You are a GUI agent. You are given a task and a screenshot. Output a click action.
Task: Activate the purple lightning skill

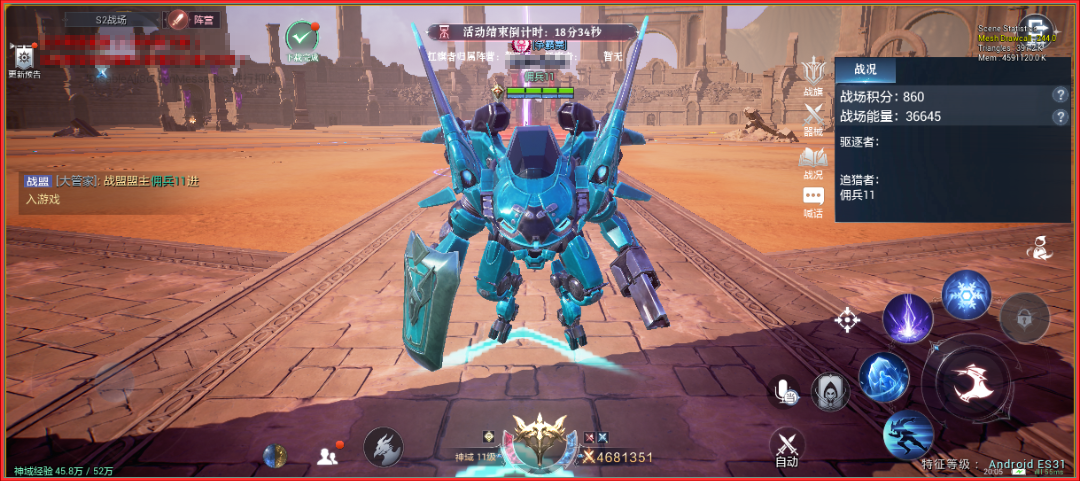(908, 319)
